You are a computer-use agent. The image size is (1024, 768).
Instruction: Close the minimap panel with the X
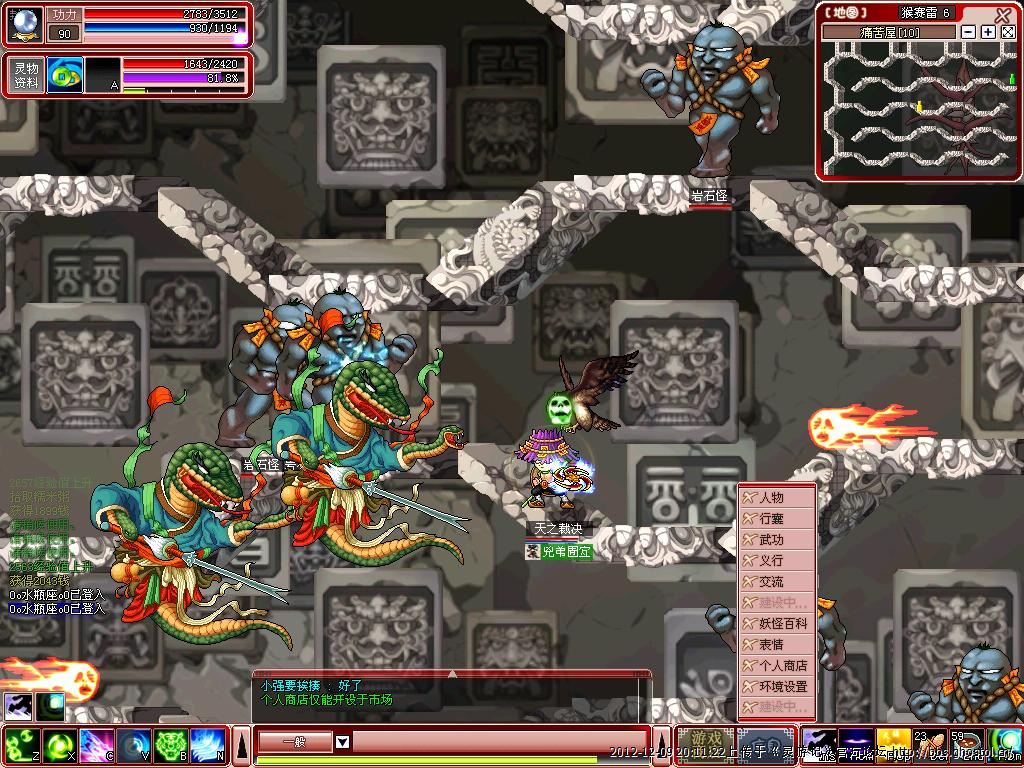[1003, 14]
